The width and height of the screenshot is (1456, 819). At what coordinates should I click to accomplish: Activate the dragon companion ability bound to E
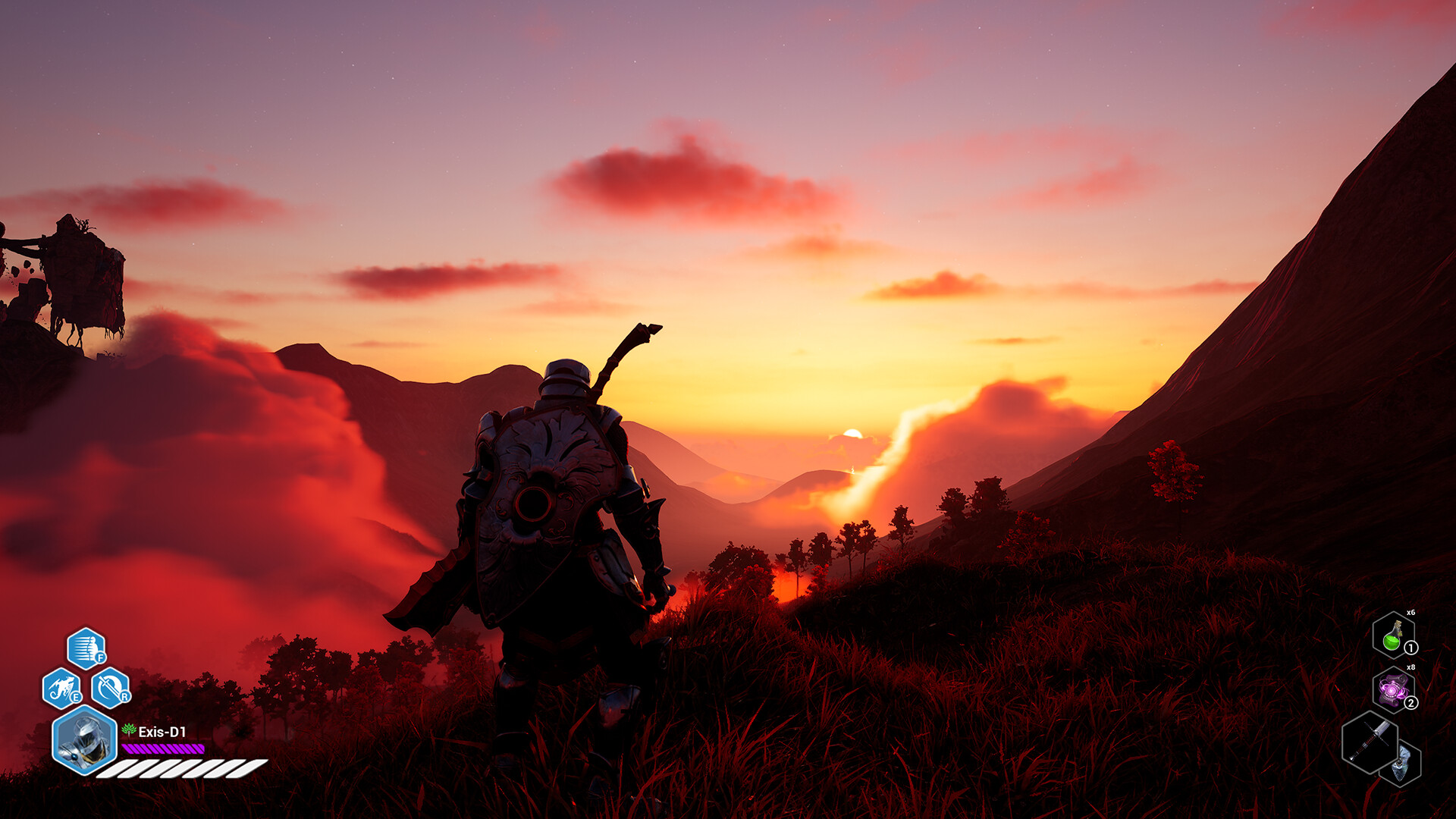click(62, 686)
